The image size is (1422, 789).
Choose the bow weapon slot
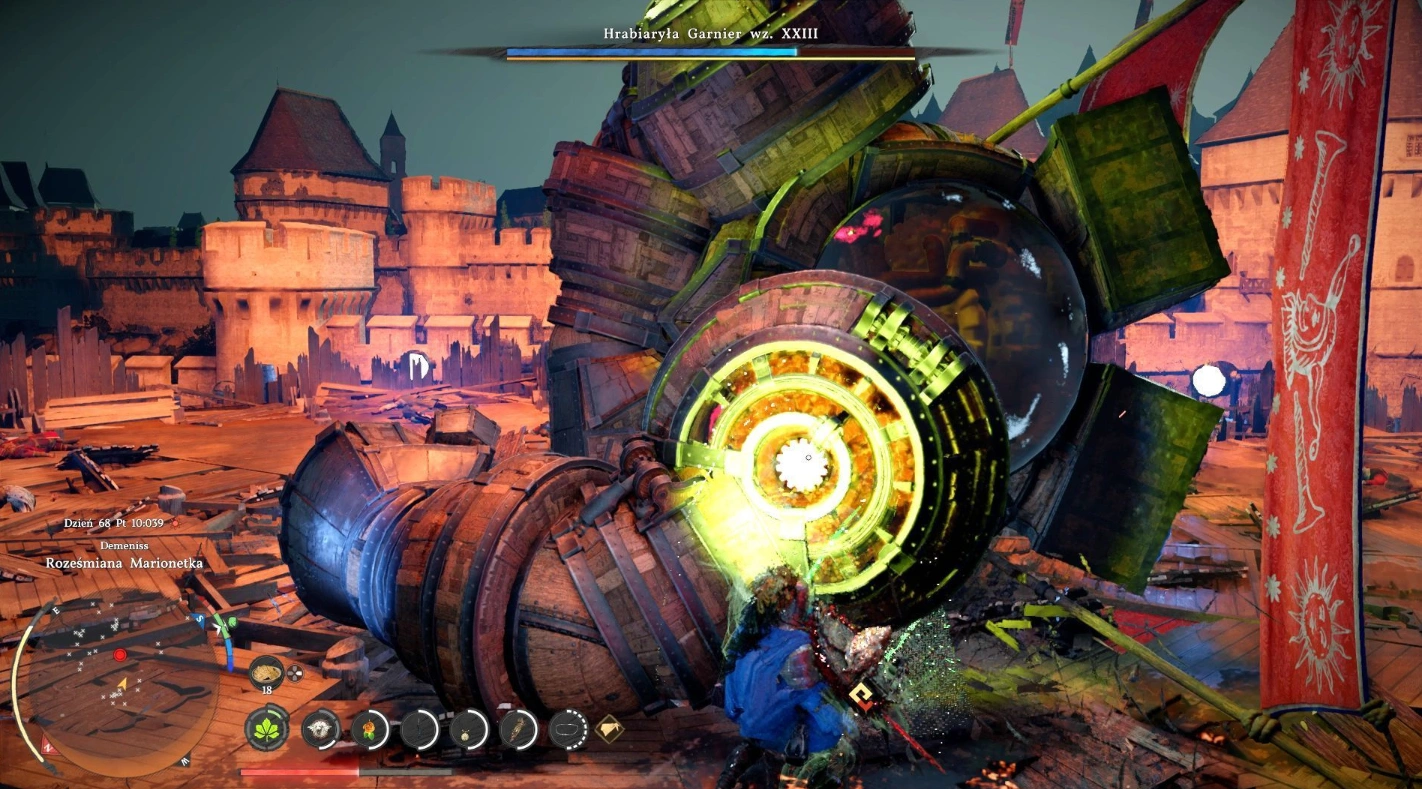pos(419,729)
